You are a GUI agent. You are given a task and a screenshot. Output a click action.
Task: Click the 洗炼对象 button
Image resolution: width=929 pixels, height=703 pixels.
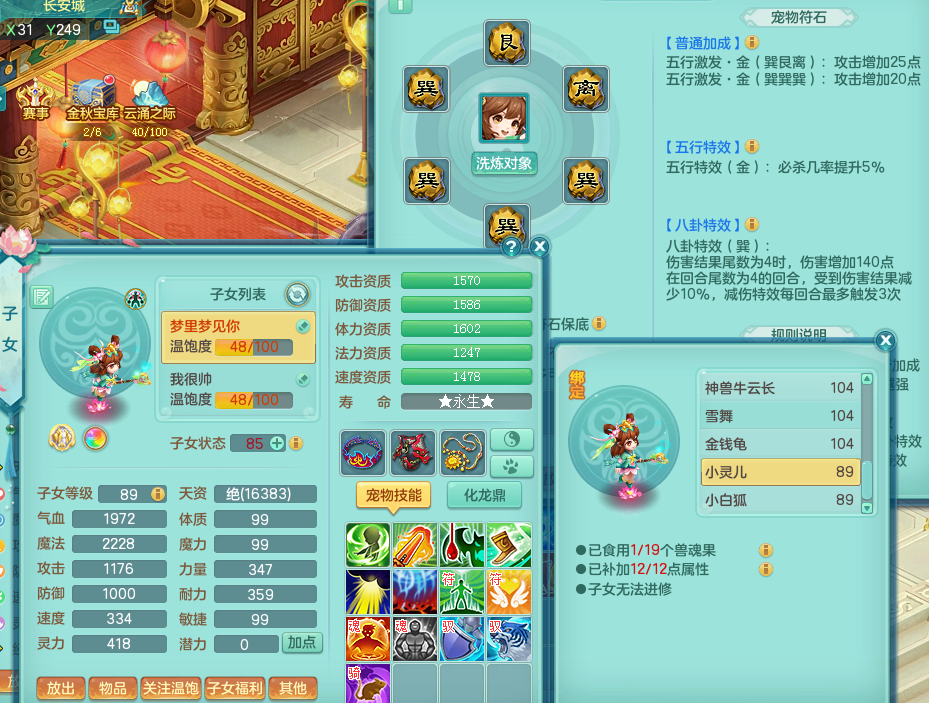(x=504, y=163)
